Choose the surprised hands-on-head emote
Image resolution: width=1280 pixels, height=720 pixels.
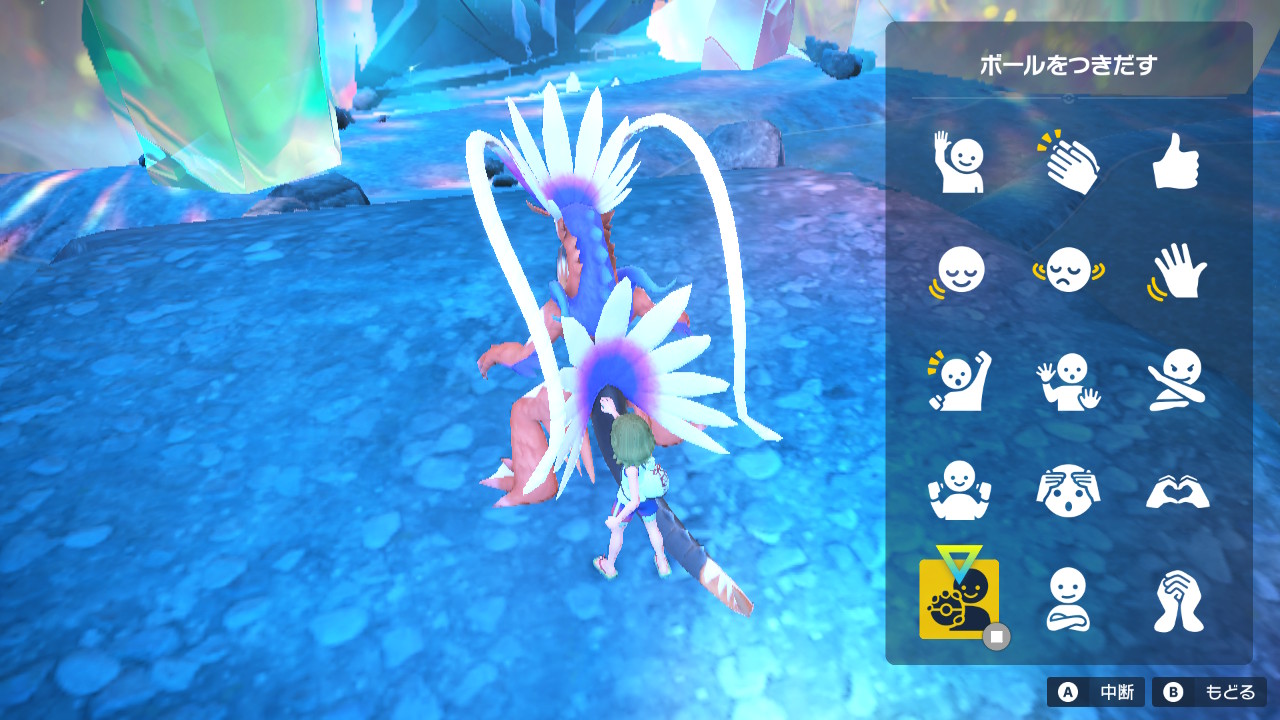click(x=1068, y=490)
